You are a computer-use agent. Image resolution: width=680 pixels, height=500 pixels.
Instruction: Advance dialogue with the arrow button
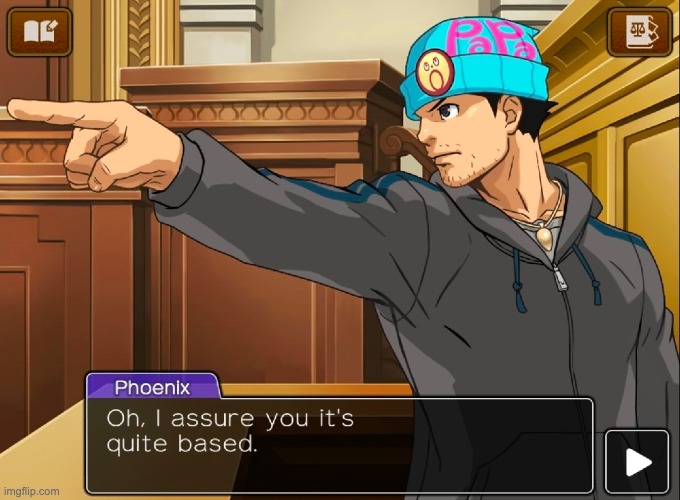tap(637, 461)
